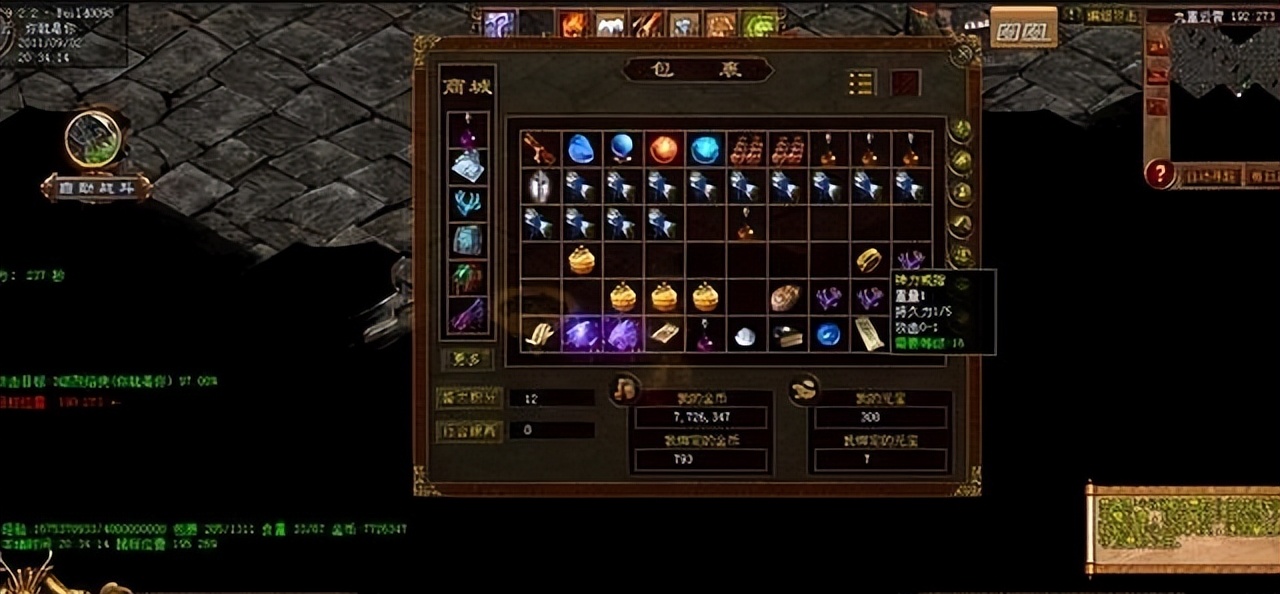Click the gold coin pouch icon
The height and width of the screenshot is (594, 1280).
click(625, 387)
